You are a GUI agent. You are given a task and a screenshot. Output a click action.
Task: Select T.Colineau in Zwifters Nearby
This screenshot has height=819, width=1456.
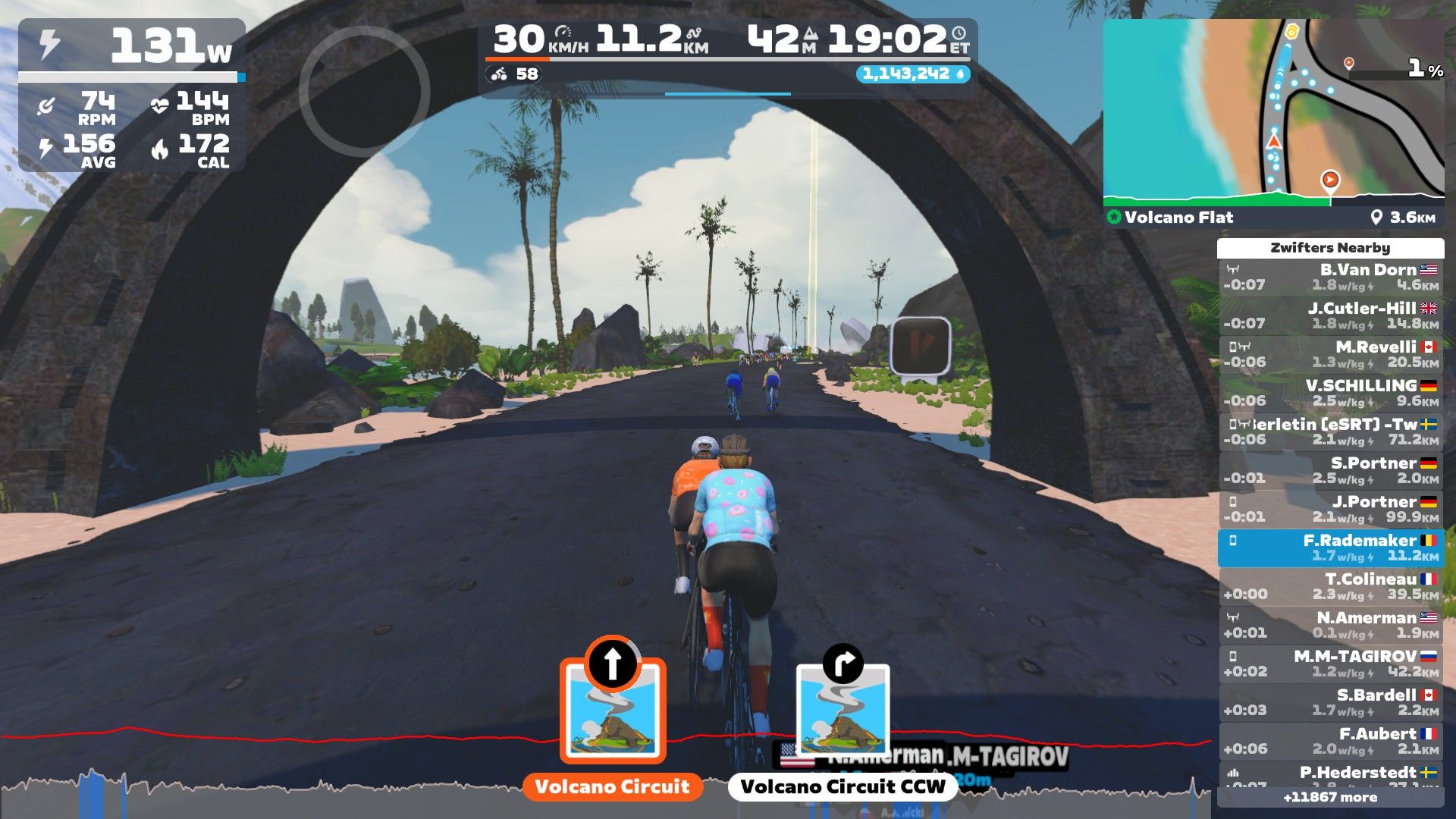coord(1330,587)
